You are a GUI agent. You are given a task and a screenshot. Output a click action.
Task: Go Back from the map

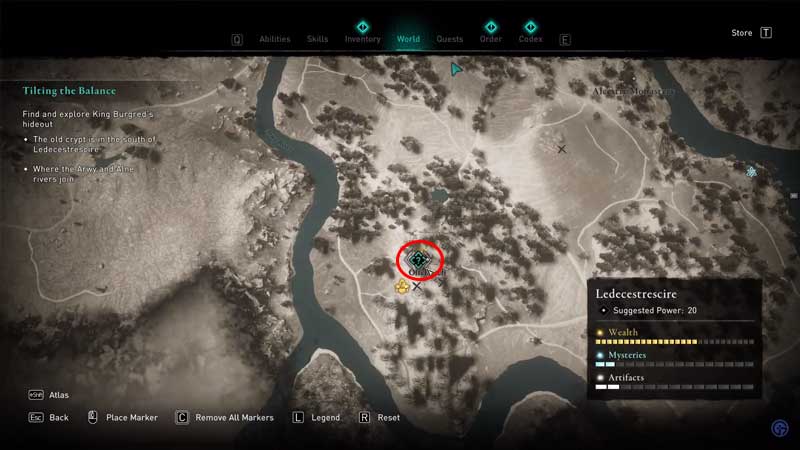click(58, 417)
